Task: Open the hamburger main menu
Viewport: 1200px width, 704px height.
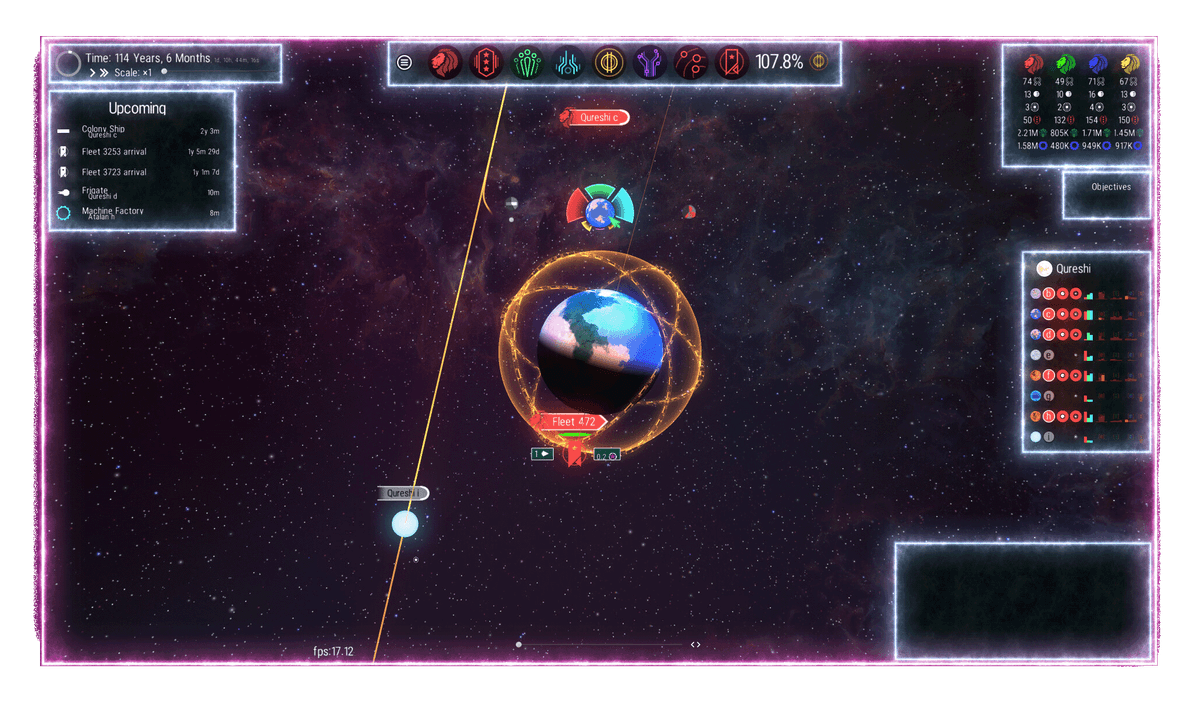Action: click(404, 62)
